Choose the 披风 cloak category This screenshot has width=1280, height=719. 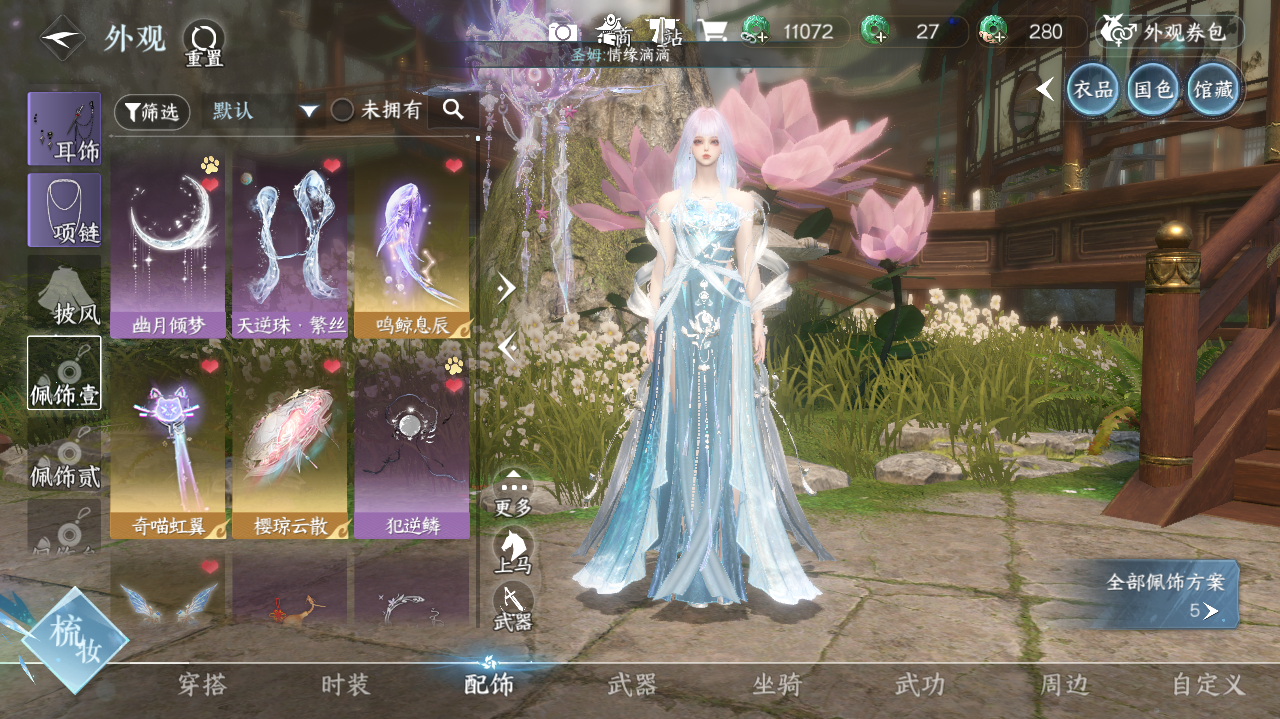[64, 291]
